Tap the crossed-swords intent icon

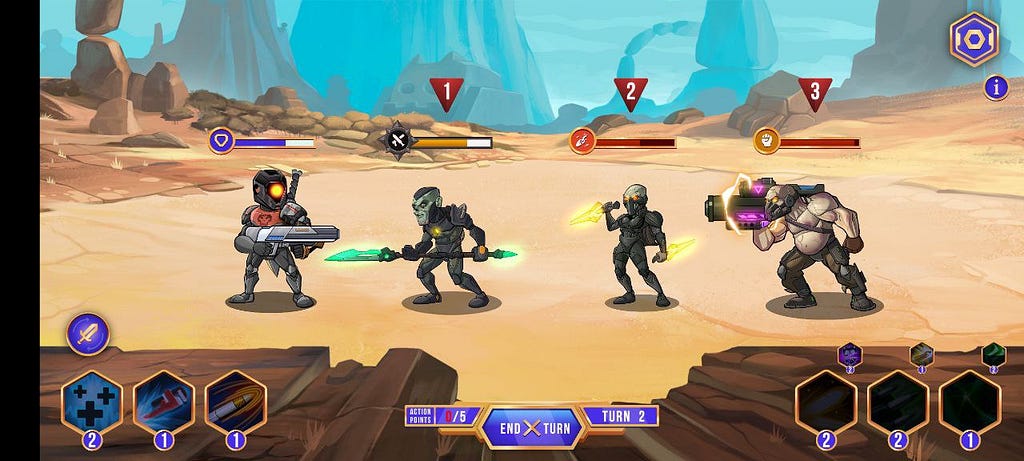coord(398,141)
